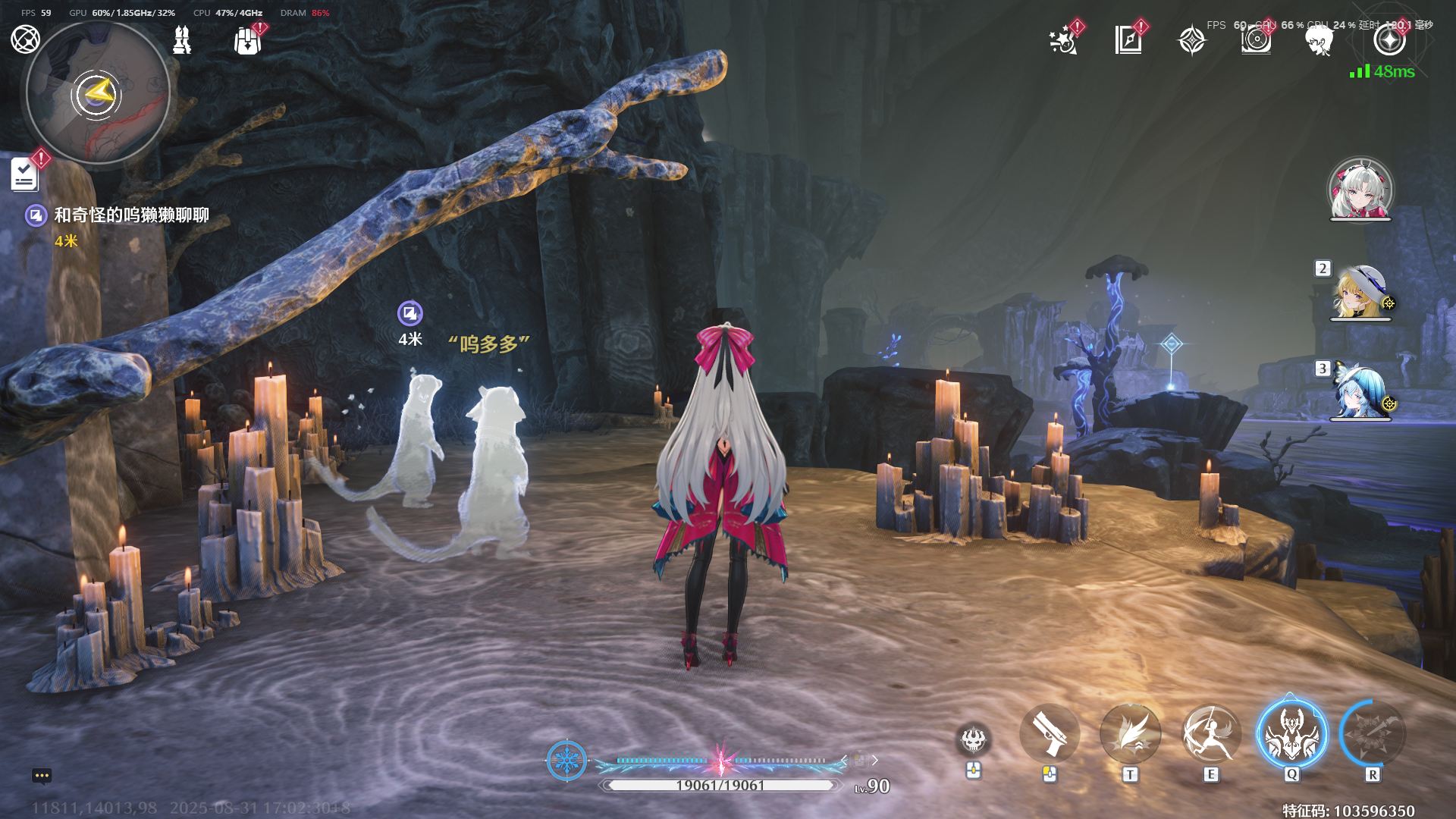The width and height of the screenshot is (1456, 819).
Task: Open the quest log checklist icon
Action: [x=25, y=174]
